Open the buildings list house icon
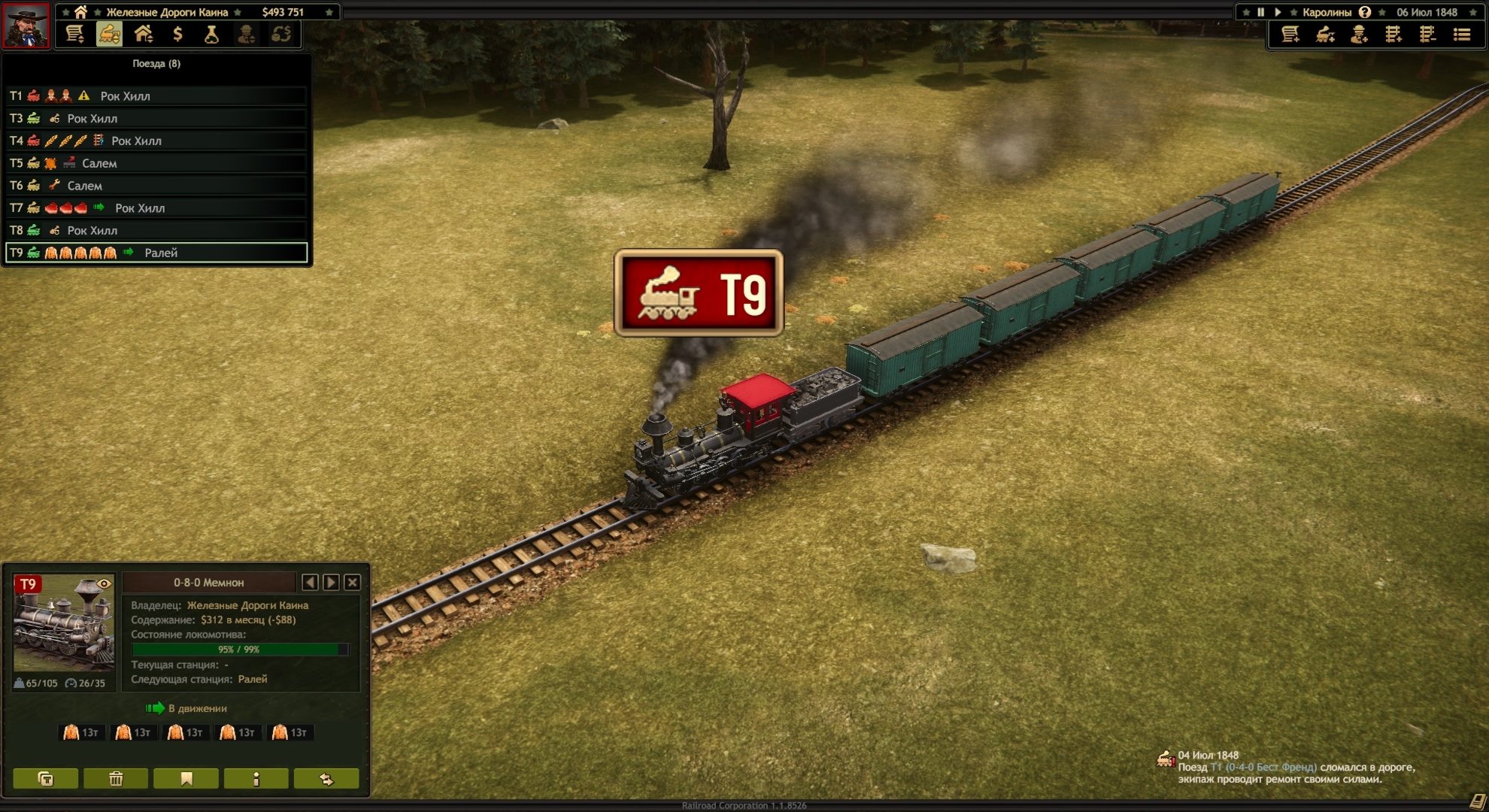Viewport: 1489px width, 812px height. coord(143,35)
